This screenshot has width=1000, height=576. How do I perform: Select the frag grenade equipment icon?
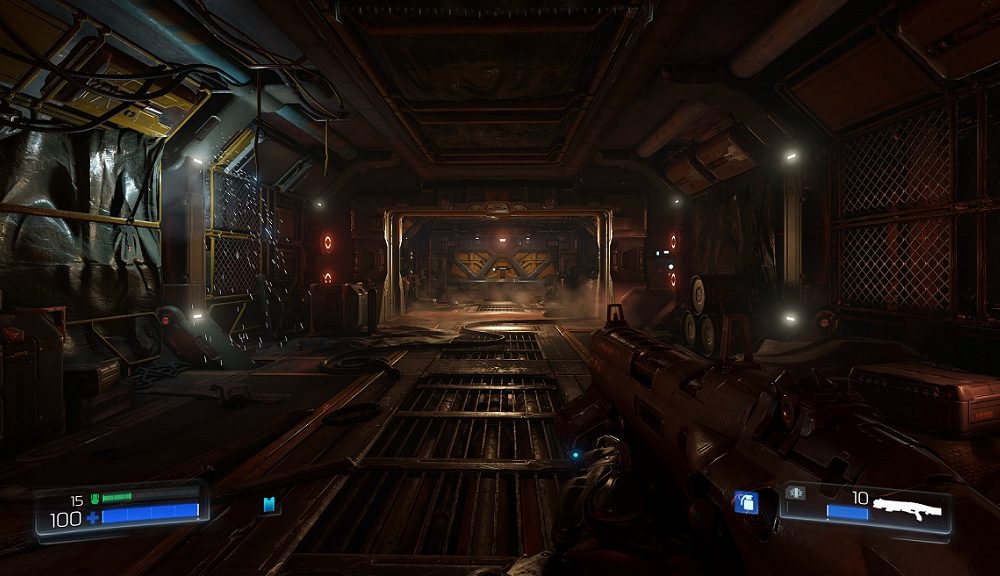(745, 502)
